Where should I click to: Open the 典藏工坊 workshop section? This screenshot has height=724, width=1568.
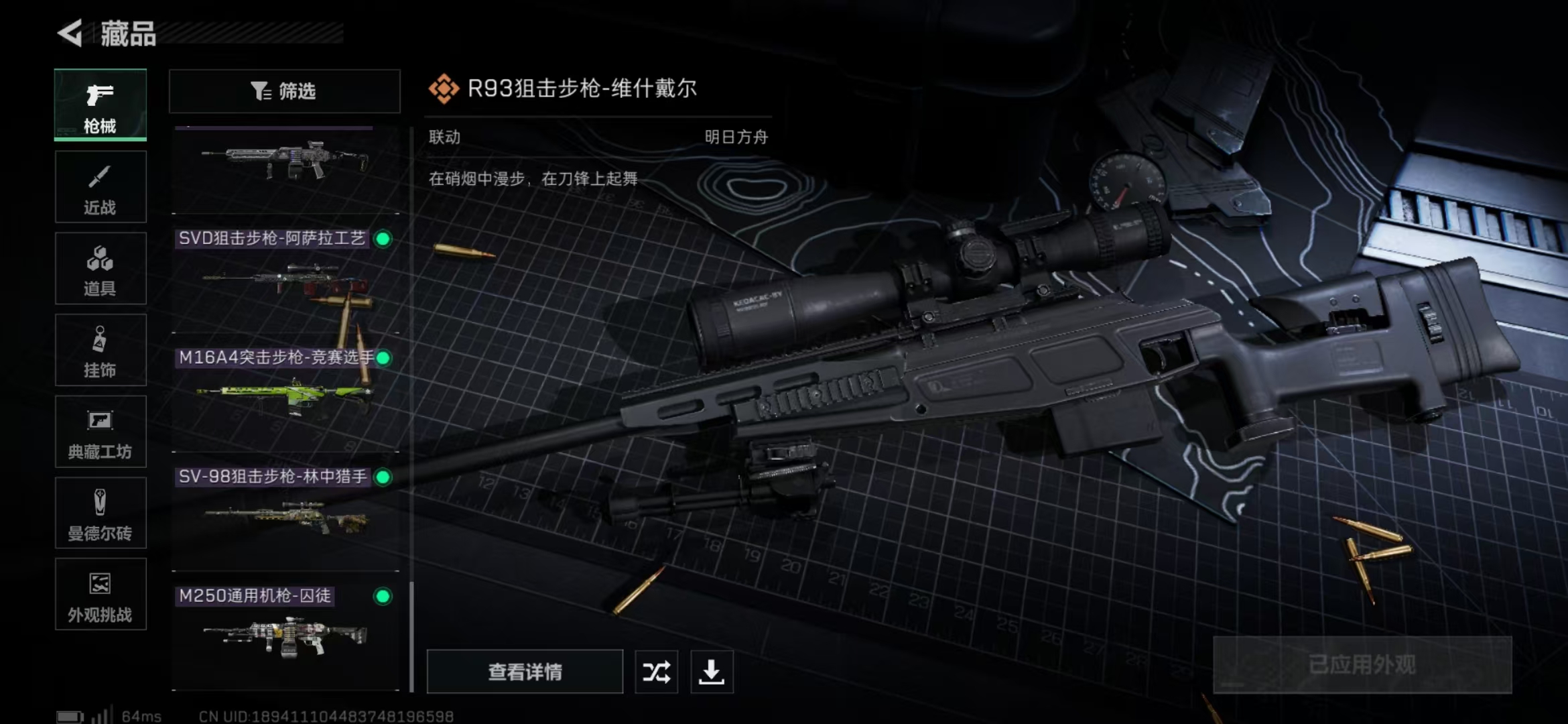(x=100, y=432)
